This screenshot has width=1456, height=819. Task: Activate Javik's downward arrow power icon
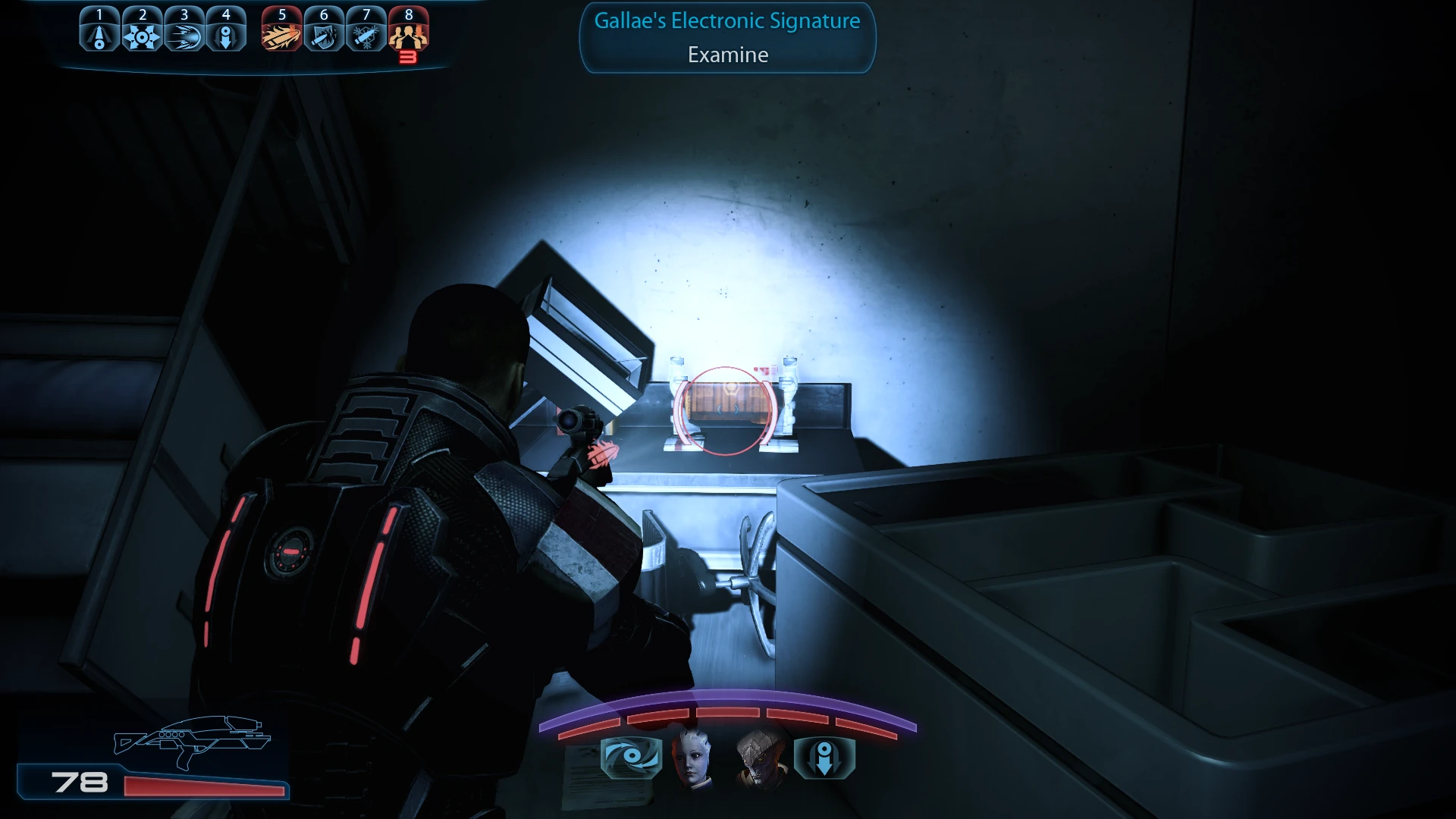(x=824, y=758)
